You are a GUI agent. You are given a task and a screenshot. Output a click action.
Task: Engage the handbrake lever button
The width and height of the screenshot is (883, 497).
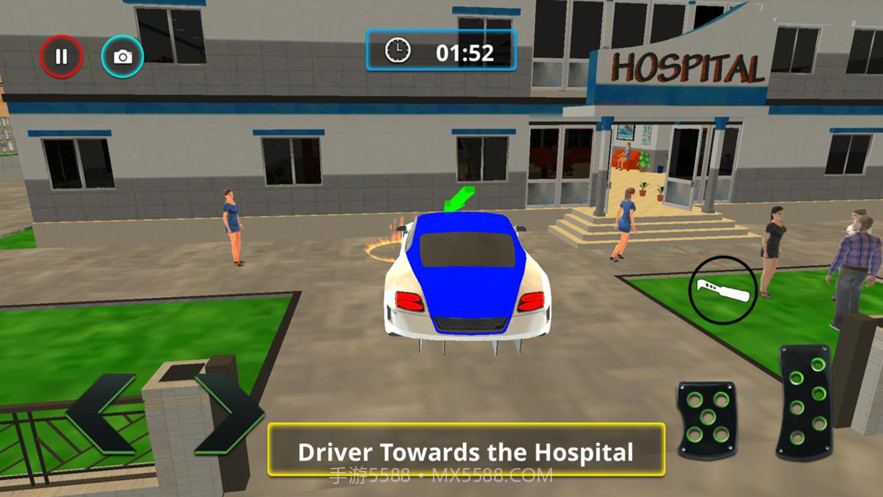click(x=723, y=290)
